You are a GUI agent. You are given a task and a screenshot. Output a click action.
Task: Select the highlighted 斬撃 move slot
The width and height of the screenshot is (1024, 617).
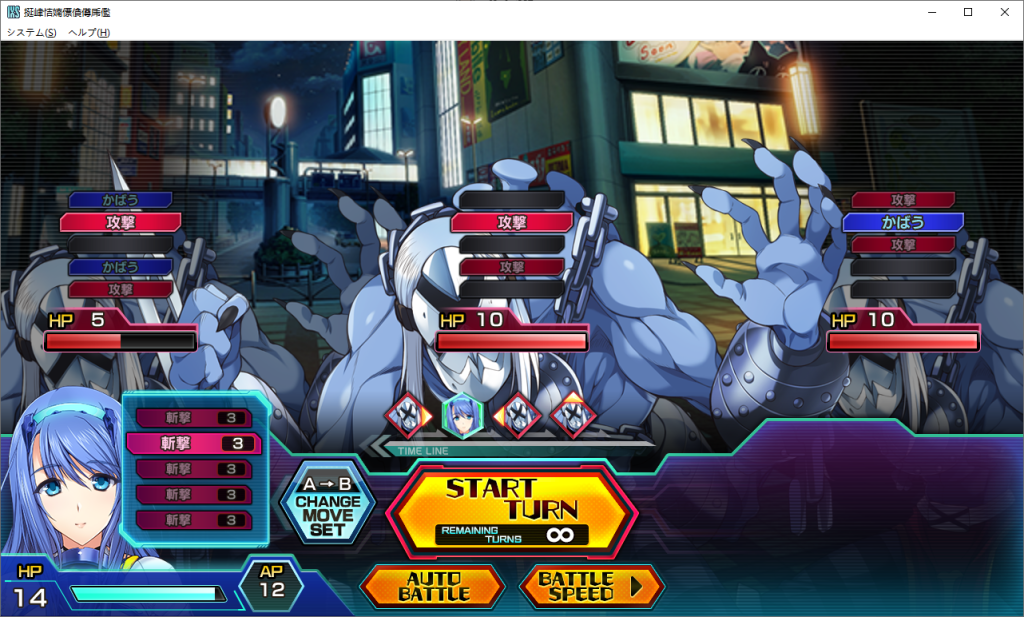point(194,443)
